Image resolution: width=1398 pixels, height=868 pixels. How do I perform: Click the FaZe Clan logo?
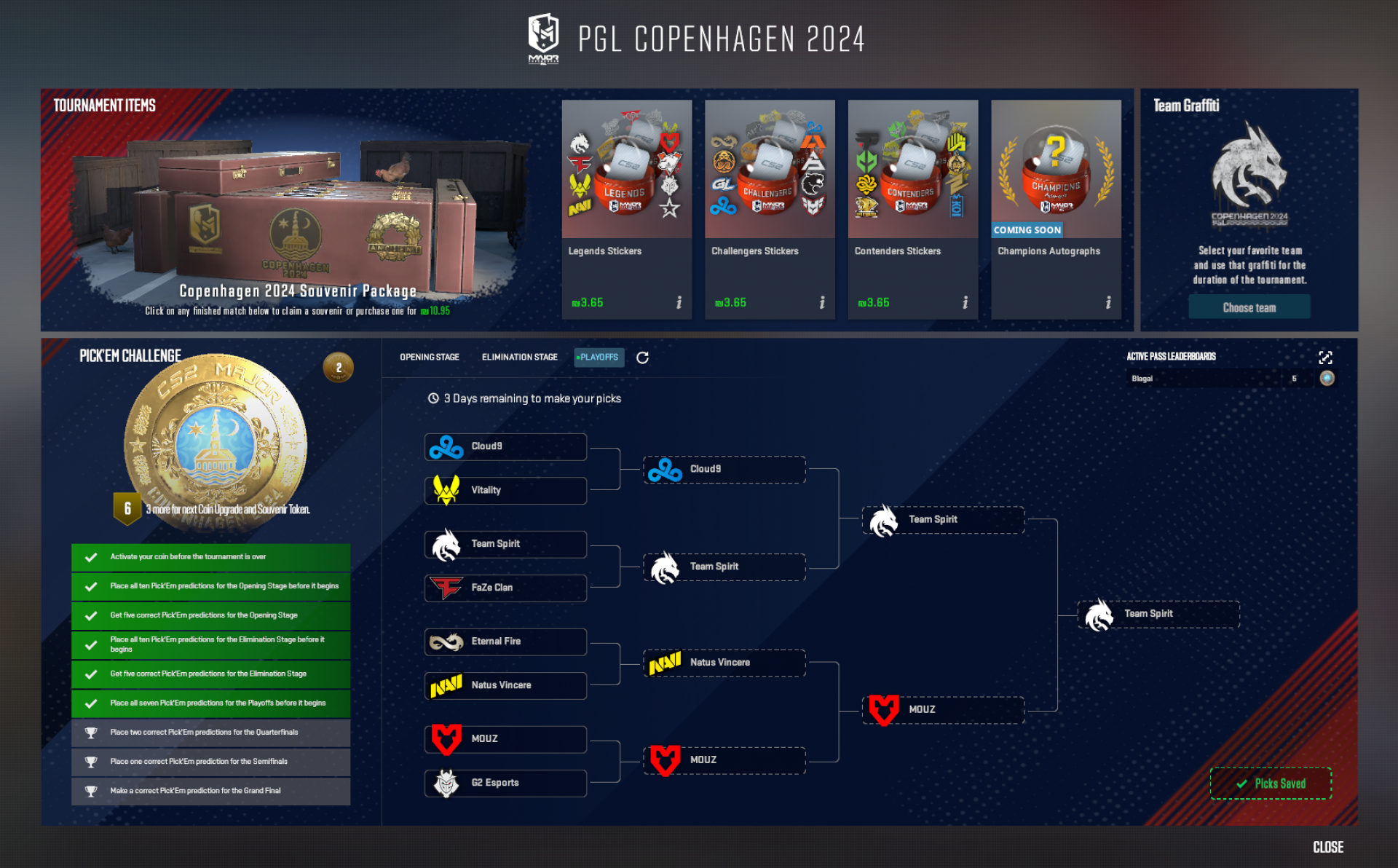click(446, 588)
